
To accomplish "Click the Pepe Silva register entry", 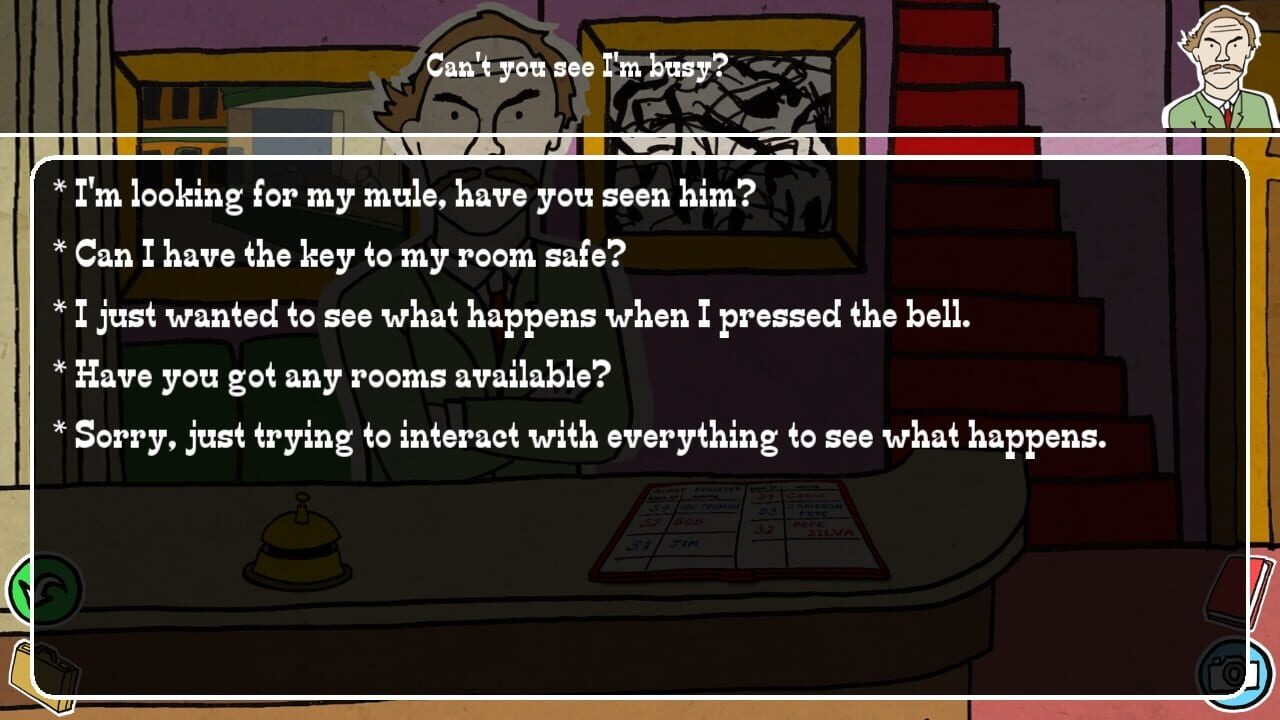I will (x=820, y=528).
